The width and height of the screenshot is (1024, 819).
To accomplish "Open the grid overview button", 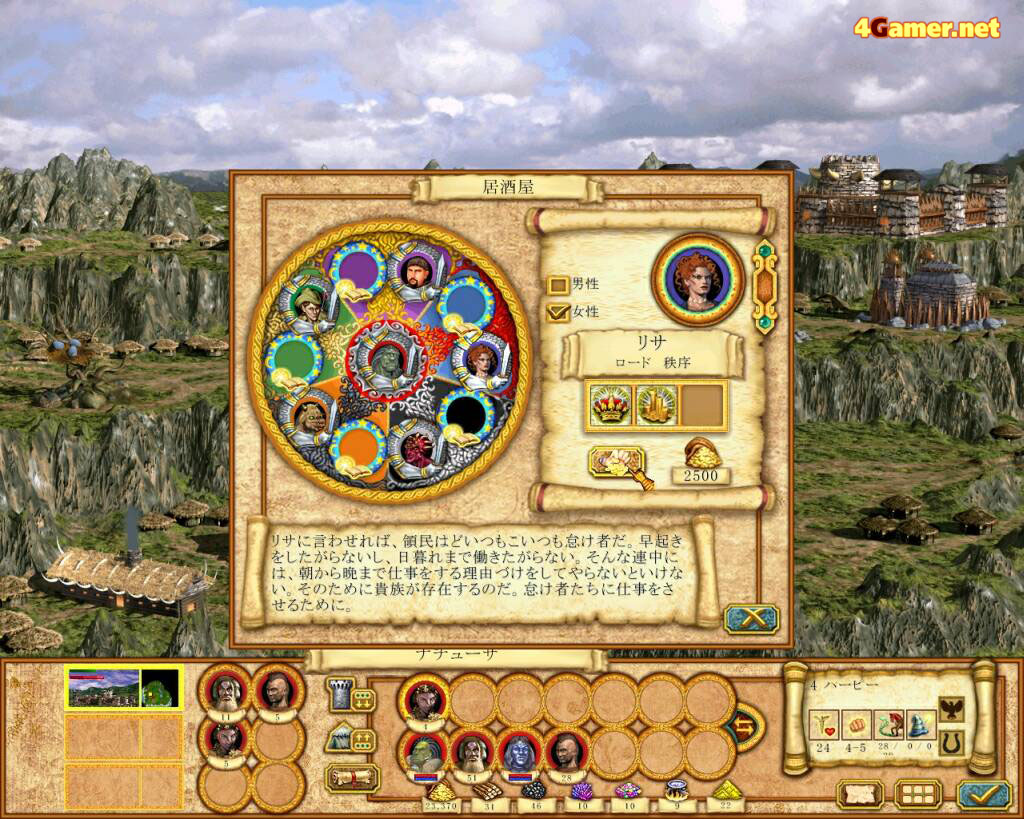I will pos(917,795).
